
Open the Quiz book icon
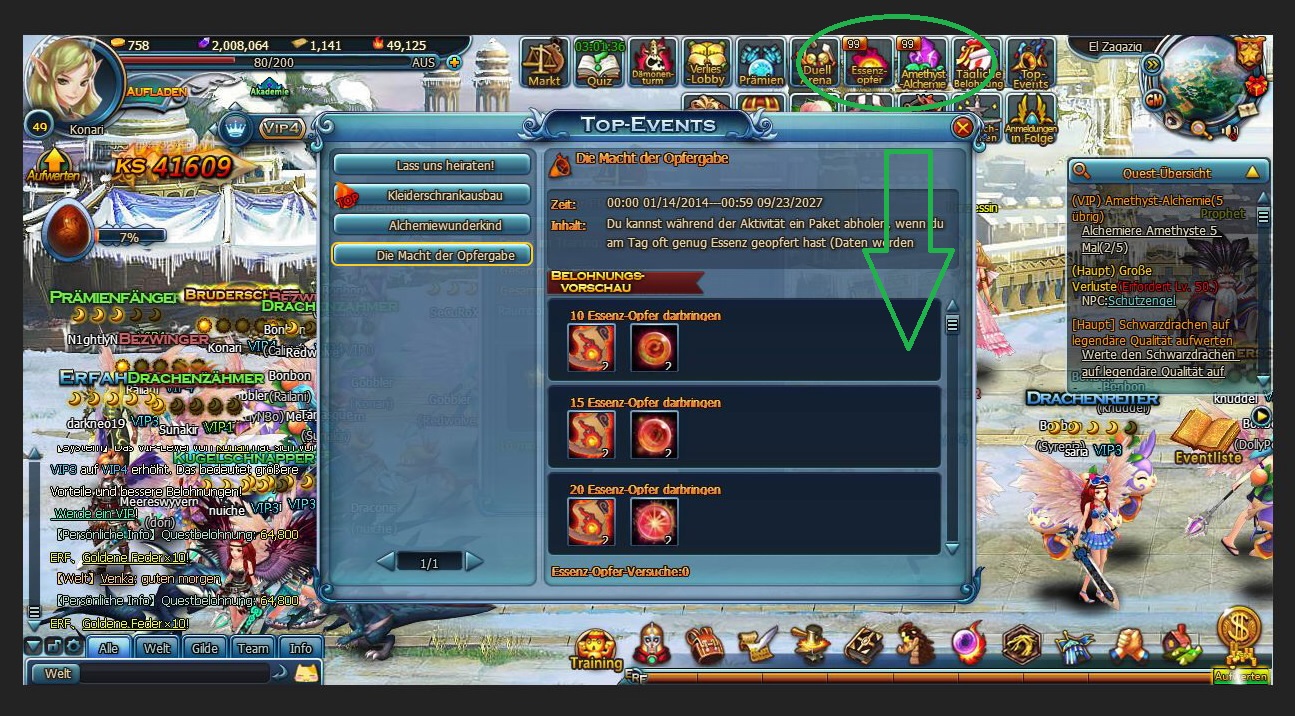coord(599,63)
